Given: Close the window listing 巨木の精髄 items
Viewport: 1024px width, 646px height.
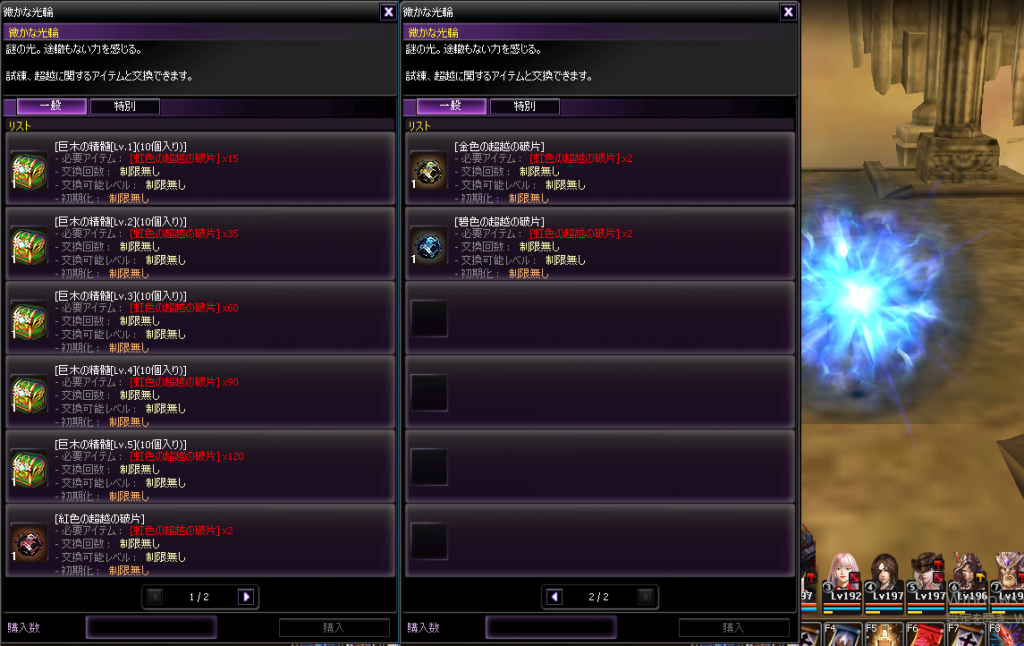Looking at the screenshot, I should (388, 12).
